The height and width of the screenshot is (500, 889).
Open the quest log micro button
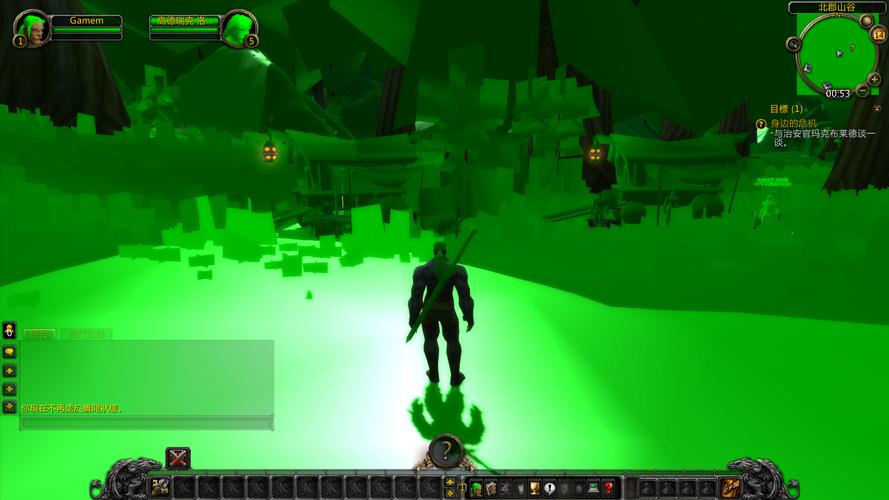click(x=549, y=488)
